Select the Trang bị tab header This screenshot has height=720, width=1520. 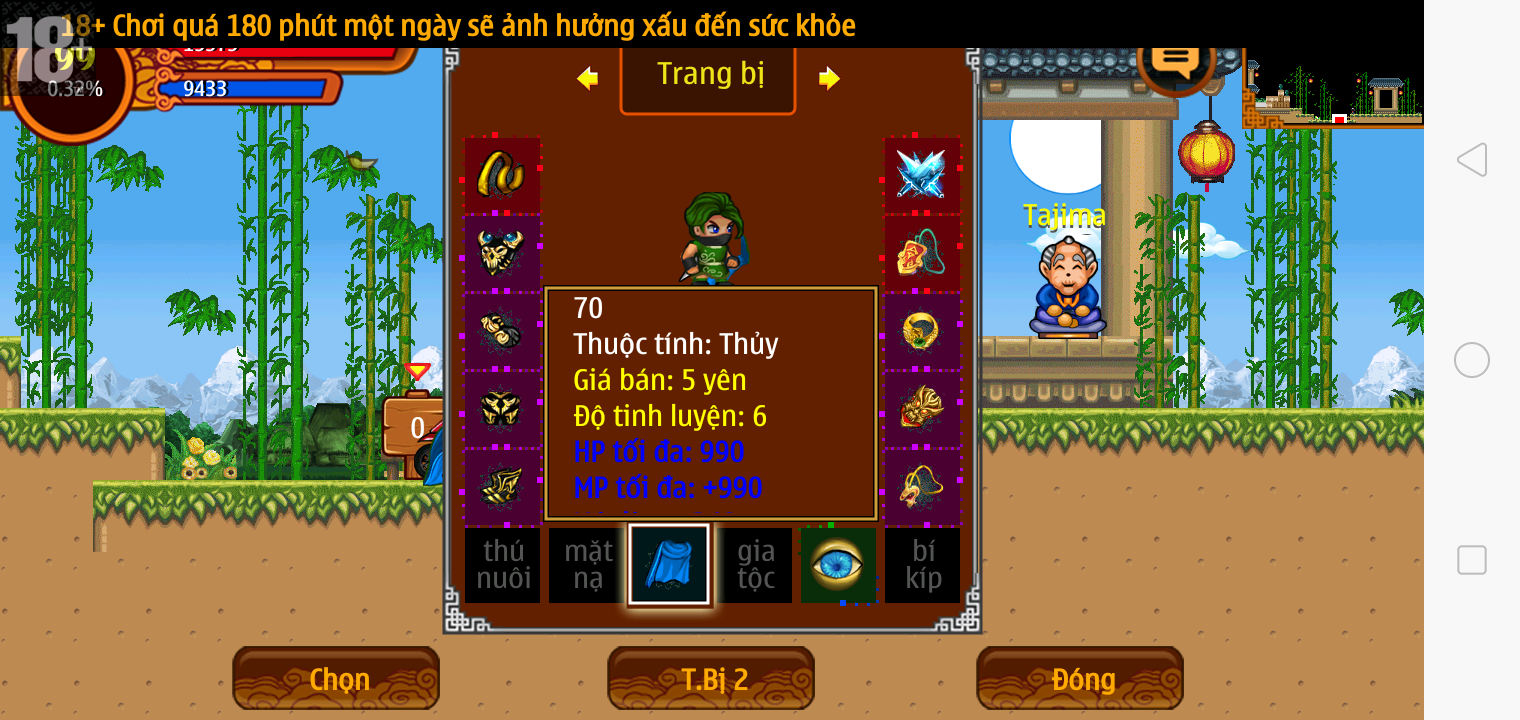(x=708, y=75)
